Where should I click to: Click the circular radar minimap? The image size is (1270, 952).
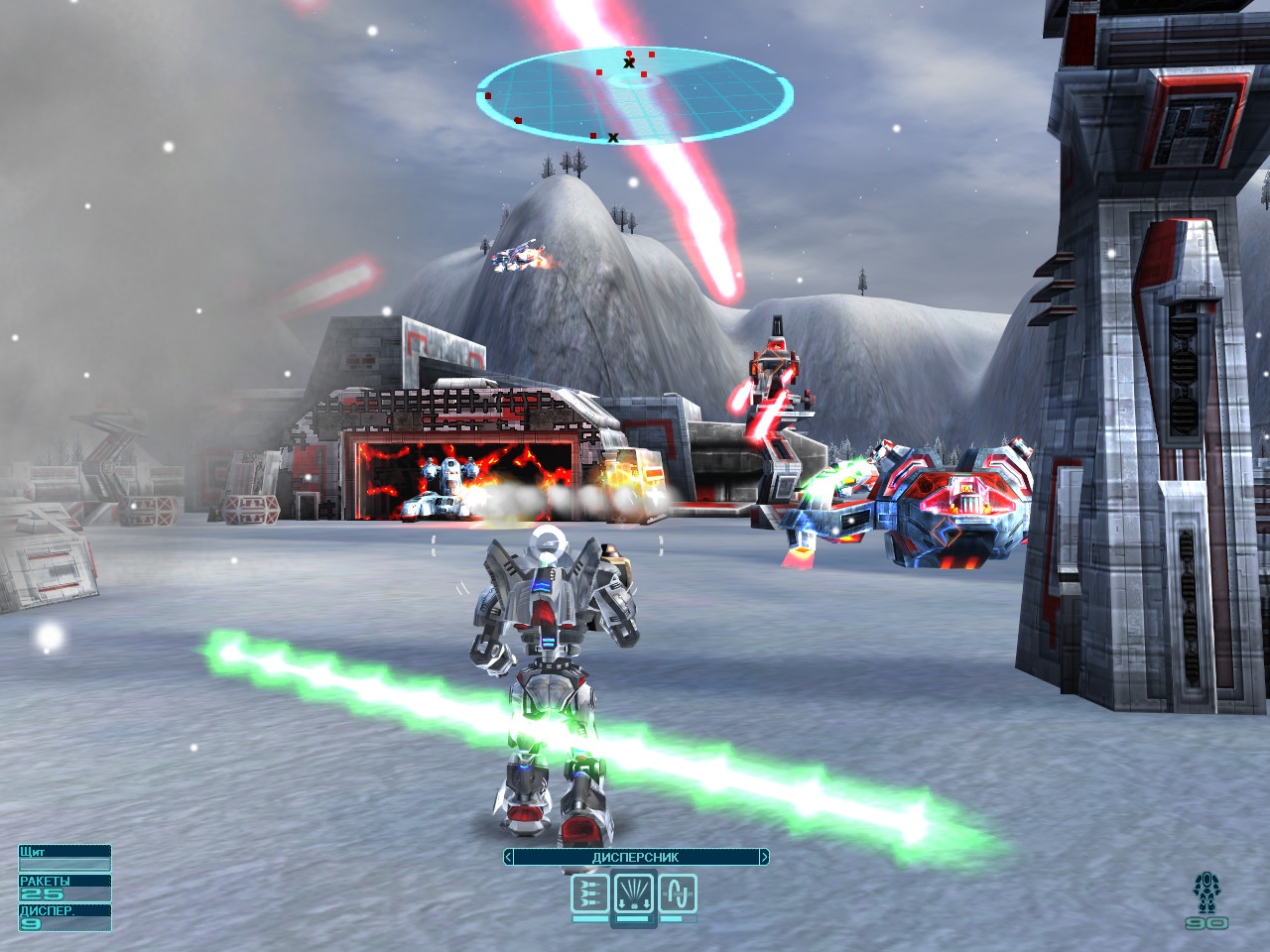pyautogui.click(x=635, y=95)
